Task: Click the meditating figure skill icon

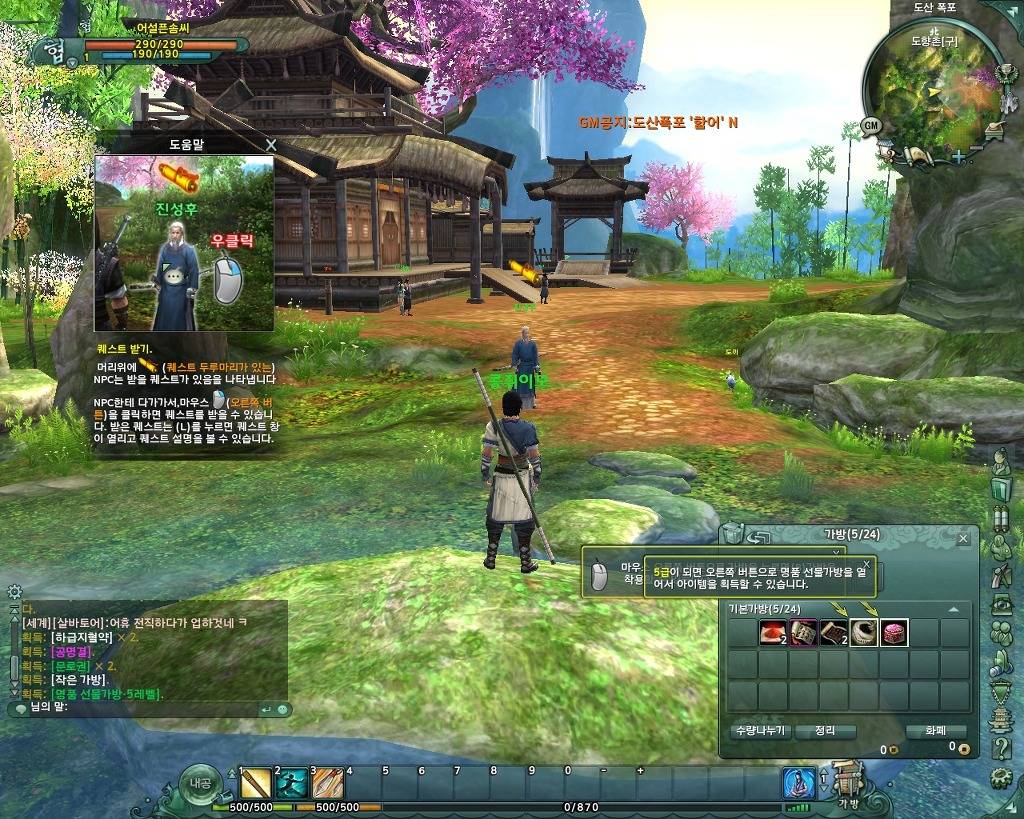Action: click(x=798, y=783)
